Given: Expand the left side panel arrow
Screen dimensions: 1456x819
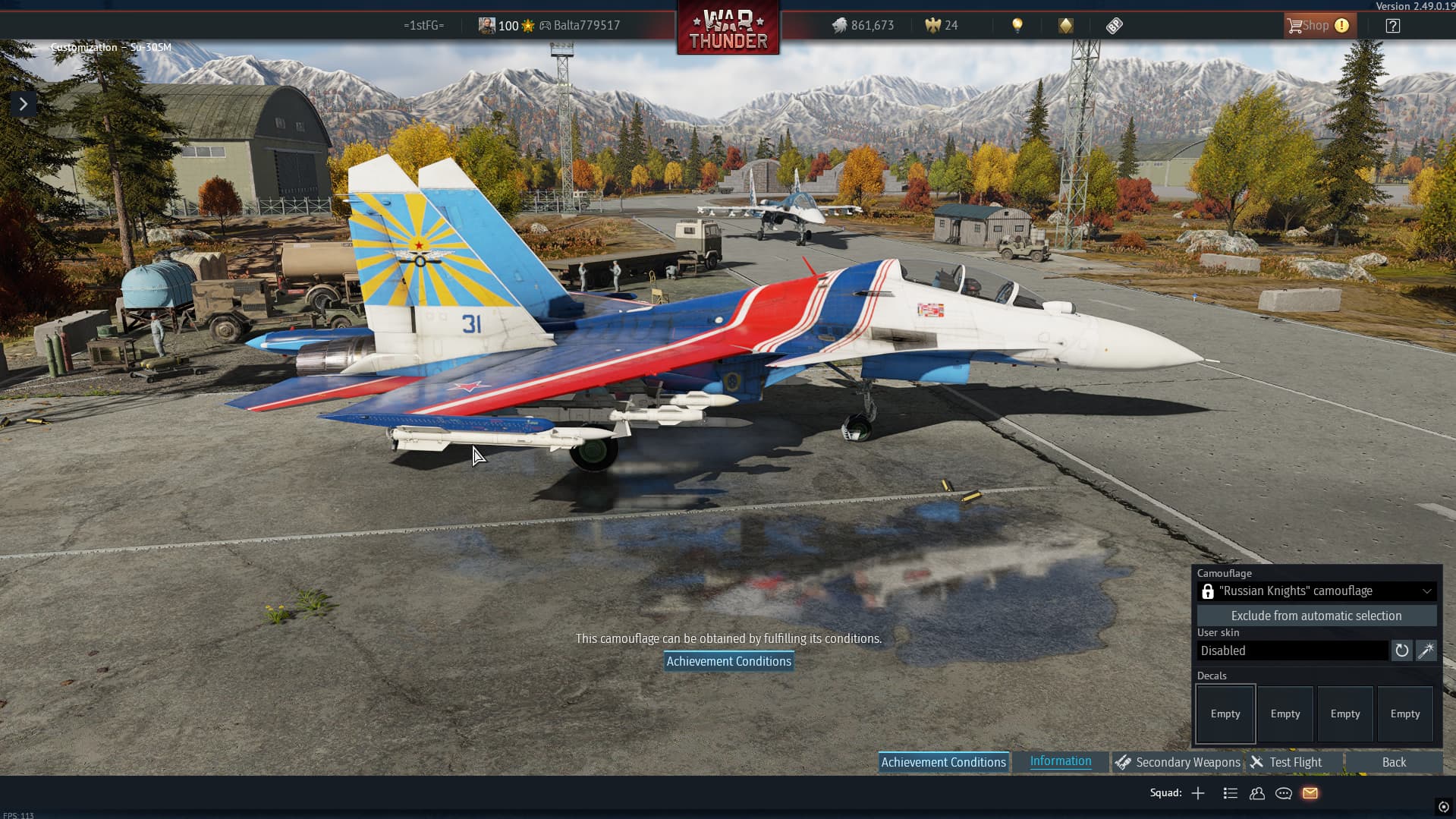Looking at the screenshot, I should tap(24, 104).
